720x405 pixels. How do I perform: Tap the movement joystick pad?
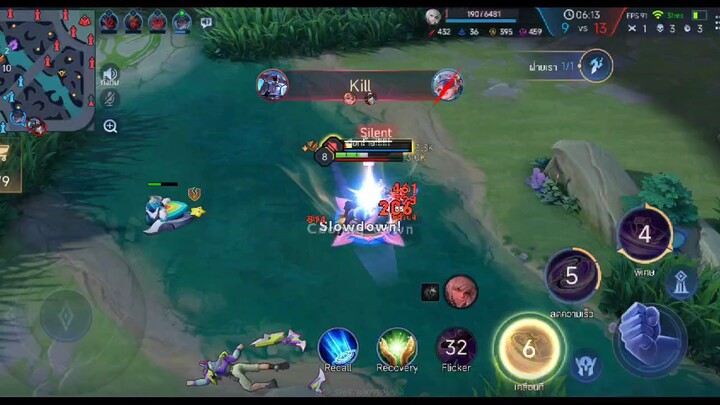click(66, 319)
